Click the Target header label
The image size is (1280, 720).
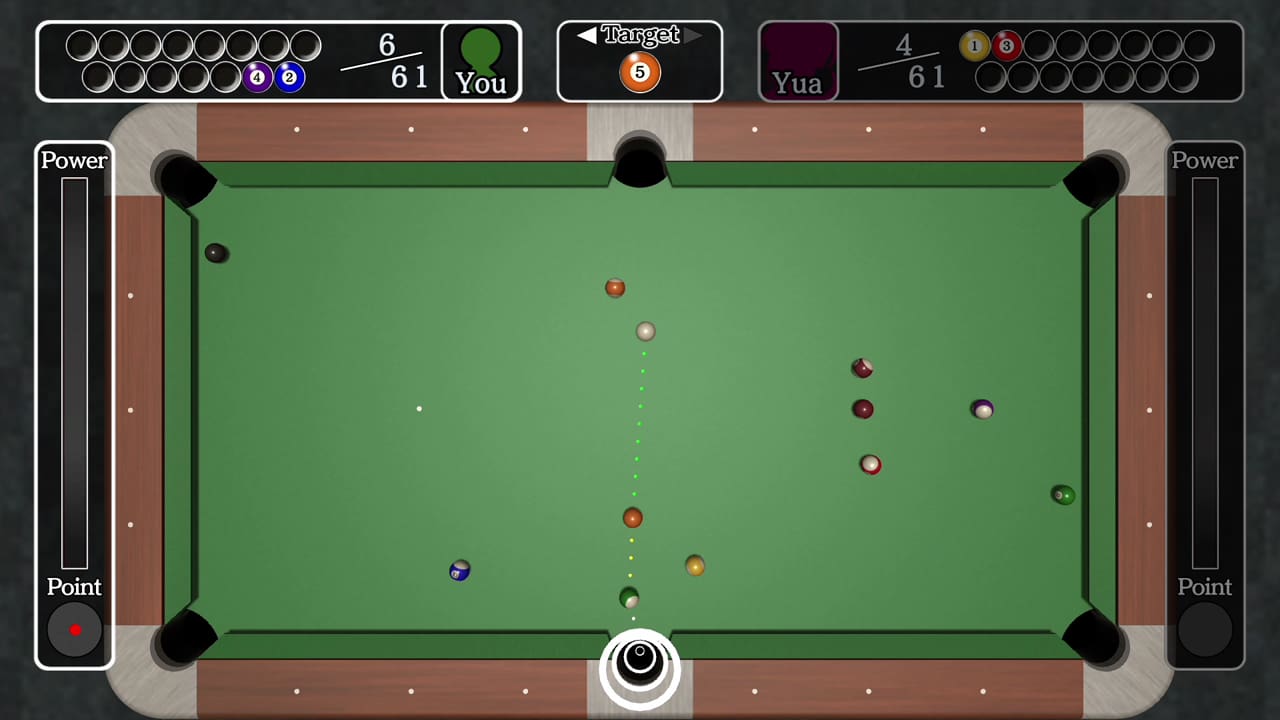click(640, 33)
